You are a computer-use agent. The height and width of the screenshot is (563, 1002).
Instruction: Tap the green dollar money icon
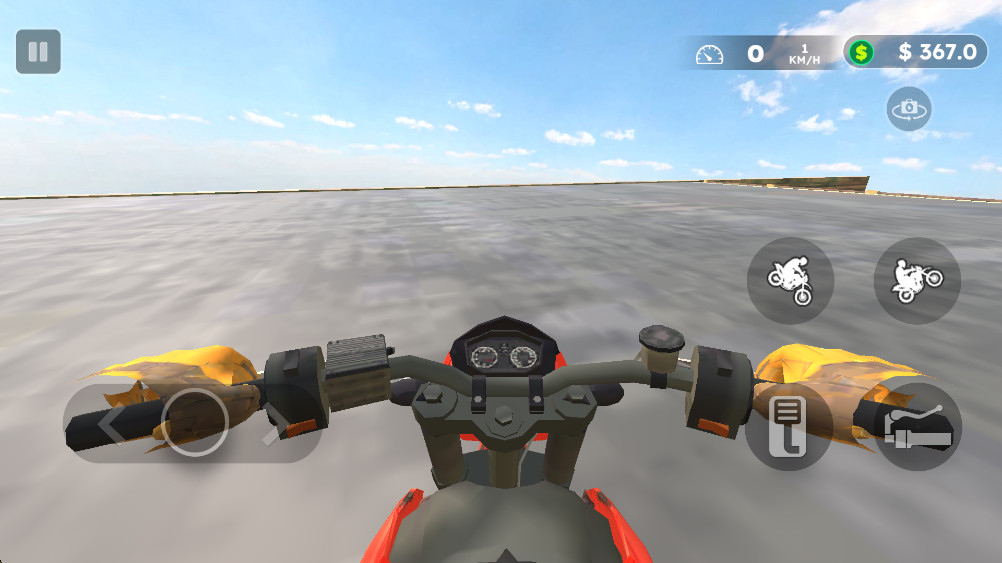point(861,52)
